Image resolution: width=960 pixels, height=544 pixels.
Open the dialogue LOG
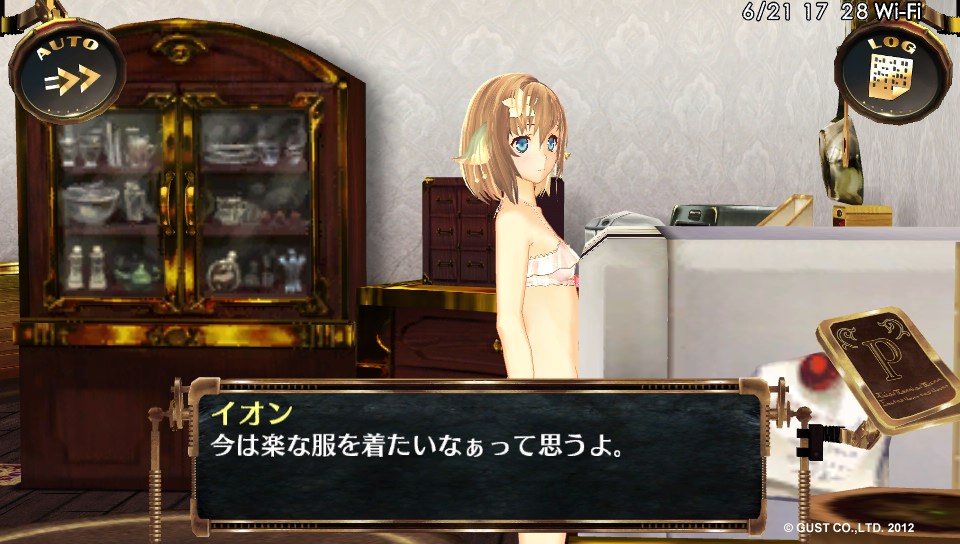point(891,72)
